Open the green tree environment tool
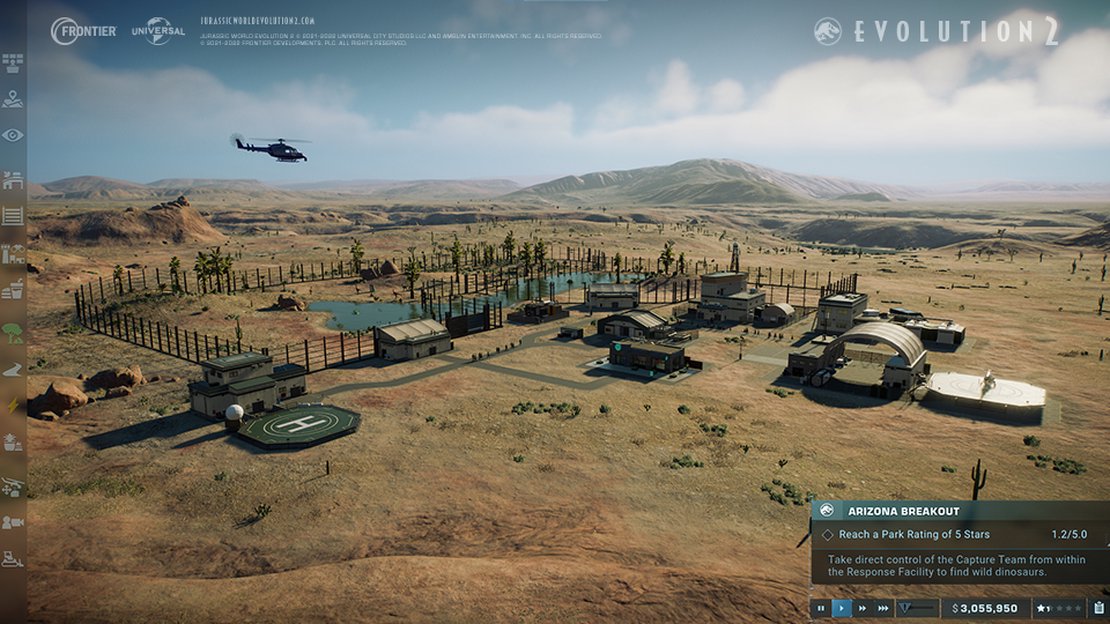 click(13, 333)
